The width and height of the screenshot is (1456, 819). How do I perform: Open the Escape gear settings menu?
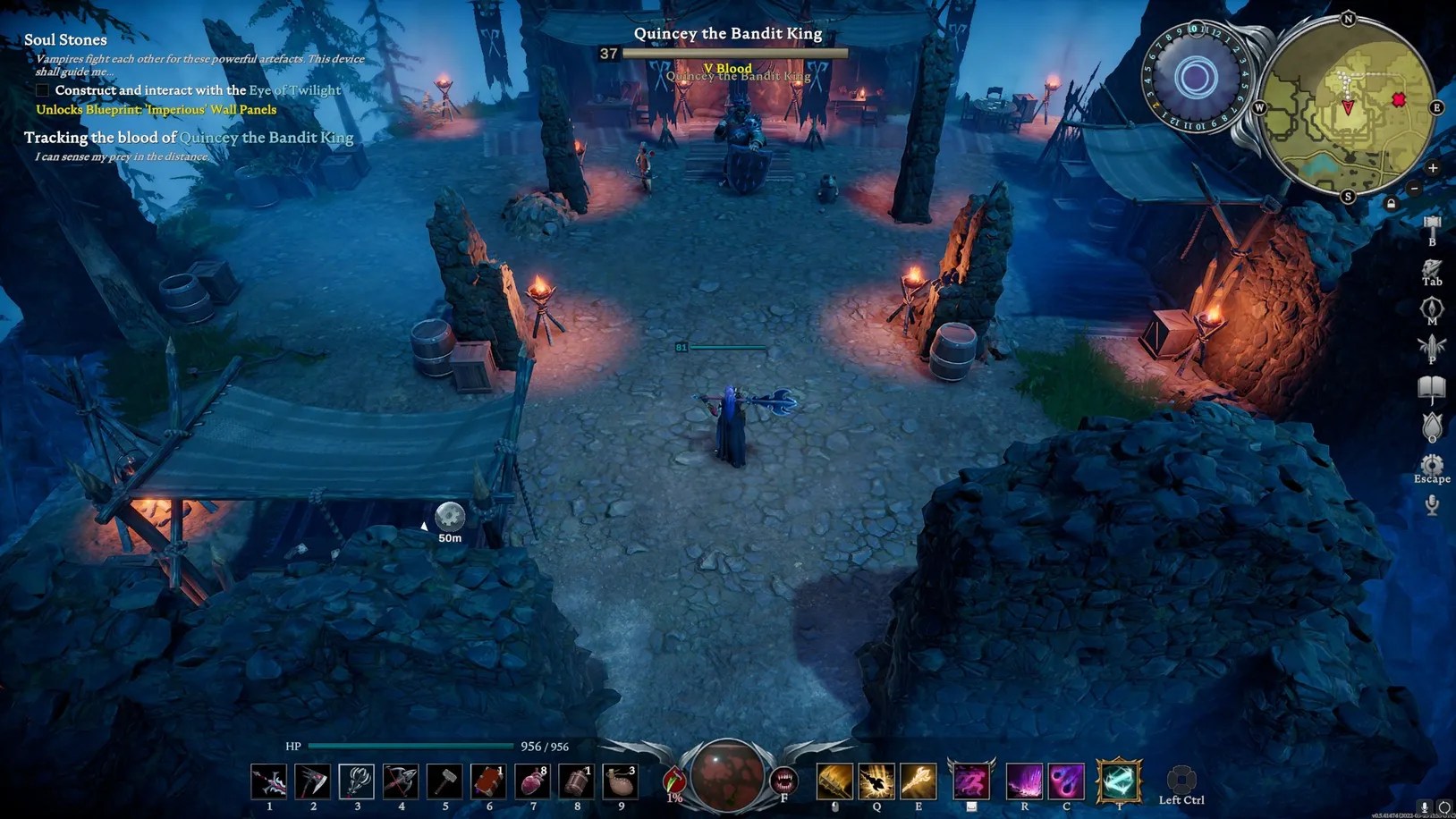tap(1432, 465)
